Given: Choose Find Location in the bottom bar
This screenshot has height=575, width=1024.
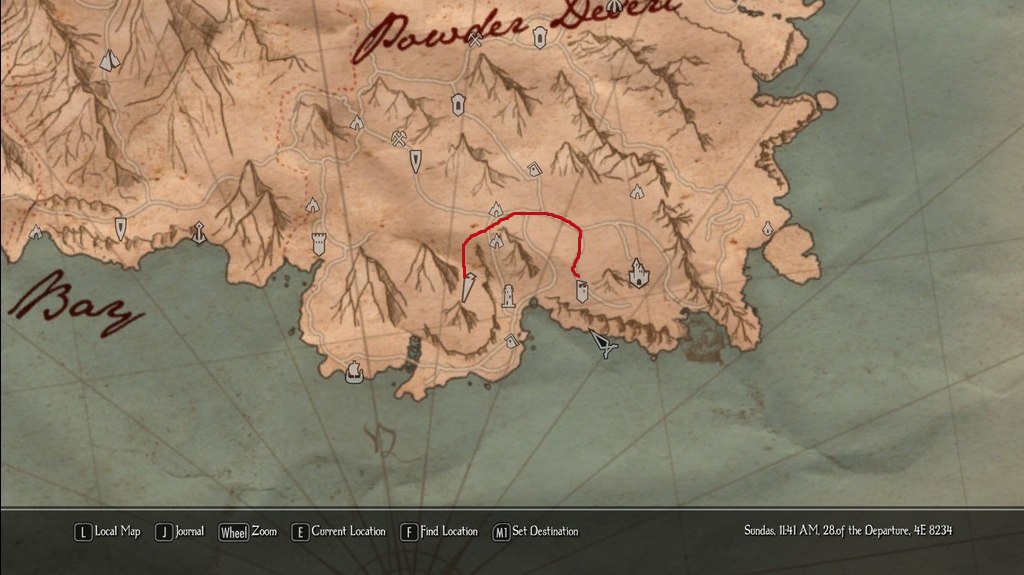Looking at the screenshot, I should [x=439, y=532].
